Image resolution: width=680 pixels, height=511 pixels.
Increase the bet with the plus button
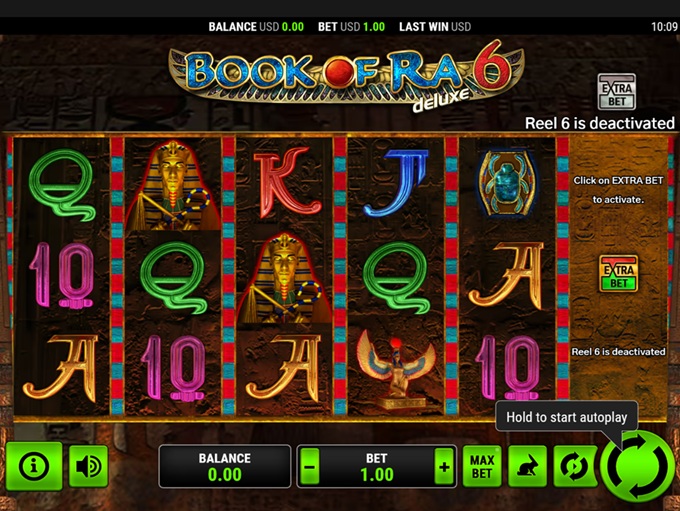pos(443,467)
